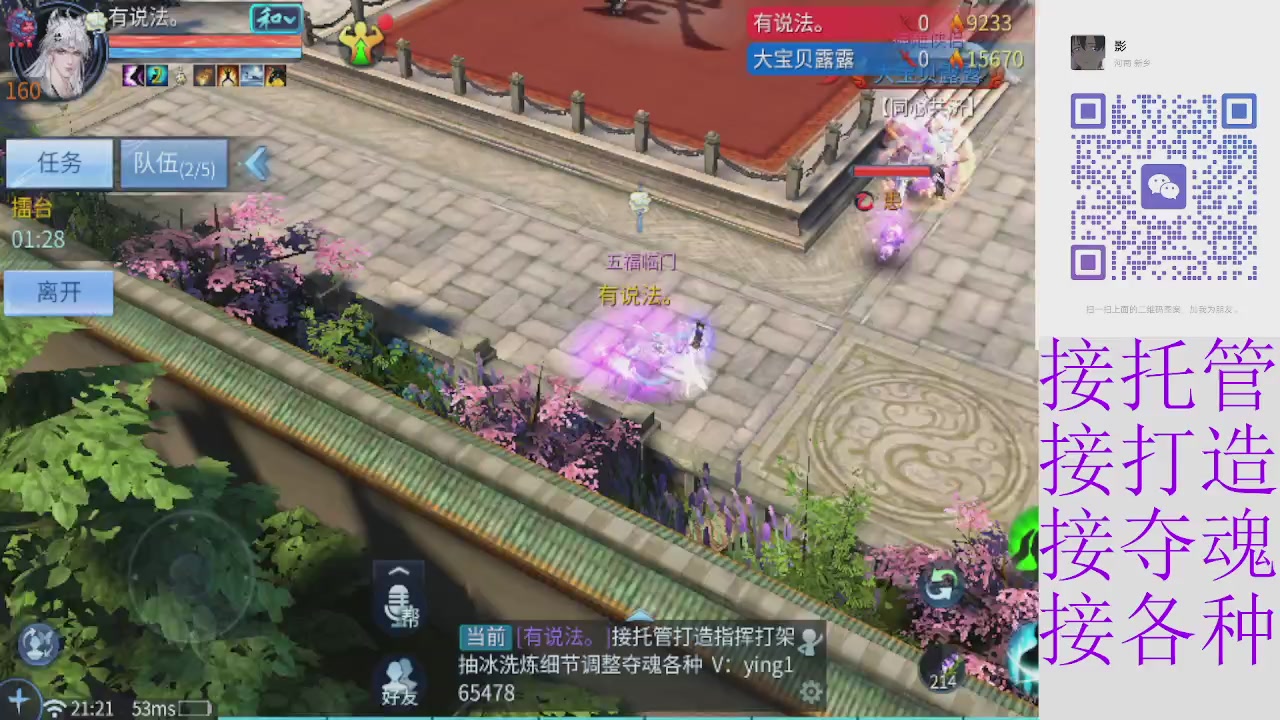Tap the yellow flexing-arms boost icon top center

tap(362, 42)
